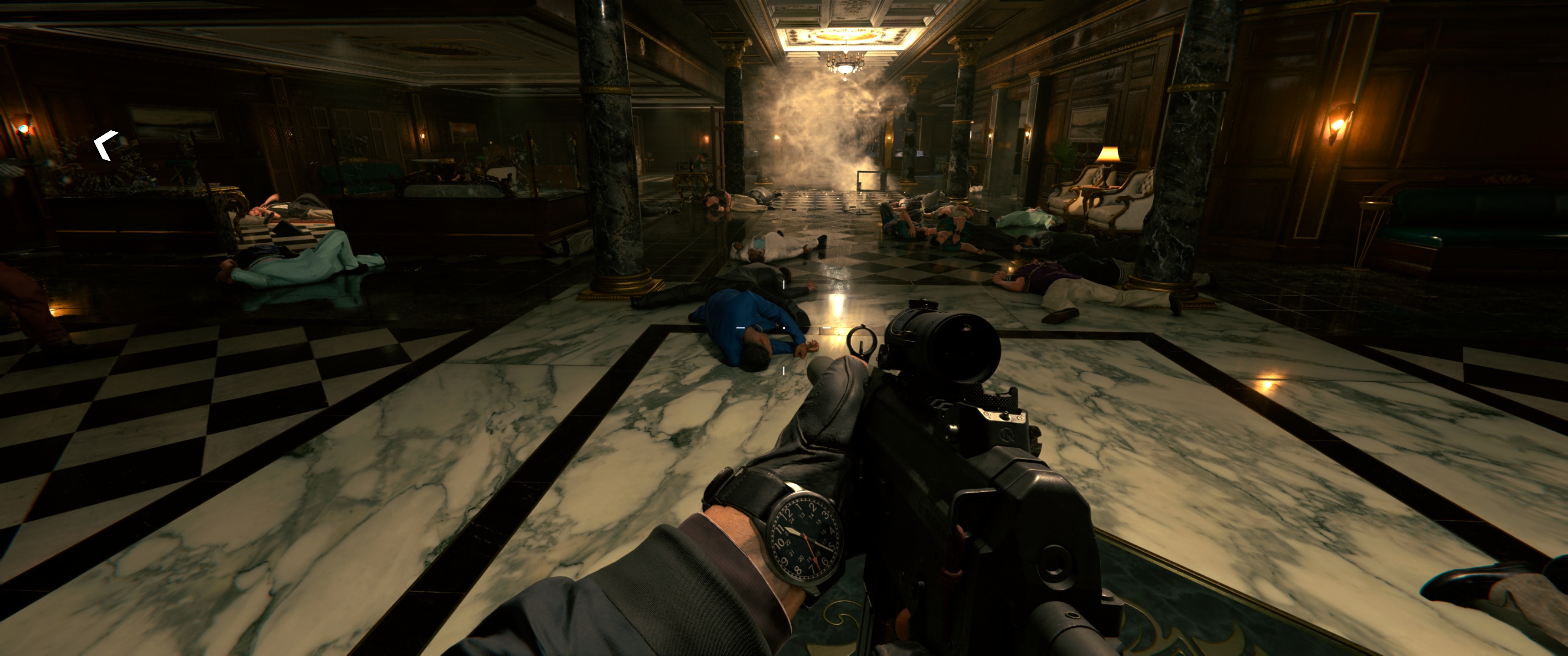The width and height of the screenshot is (1568, 656).
Task: Click the white objective direction chevron
Action: tap(104, 145)
